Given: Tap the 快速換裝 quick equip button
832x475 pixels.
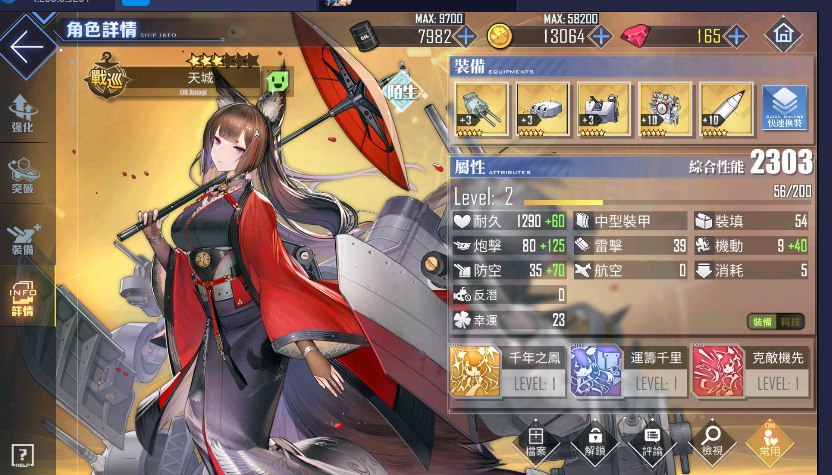Looking at the screenshot, I should pyautogui.click(x=785, y=109).
